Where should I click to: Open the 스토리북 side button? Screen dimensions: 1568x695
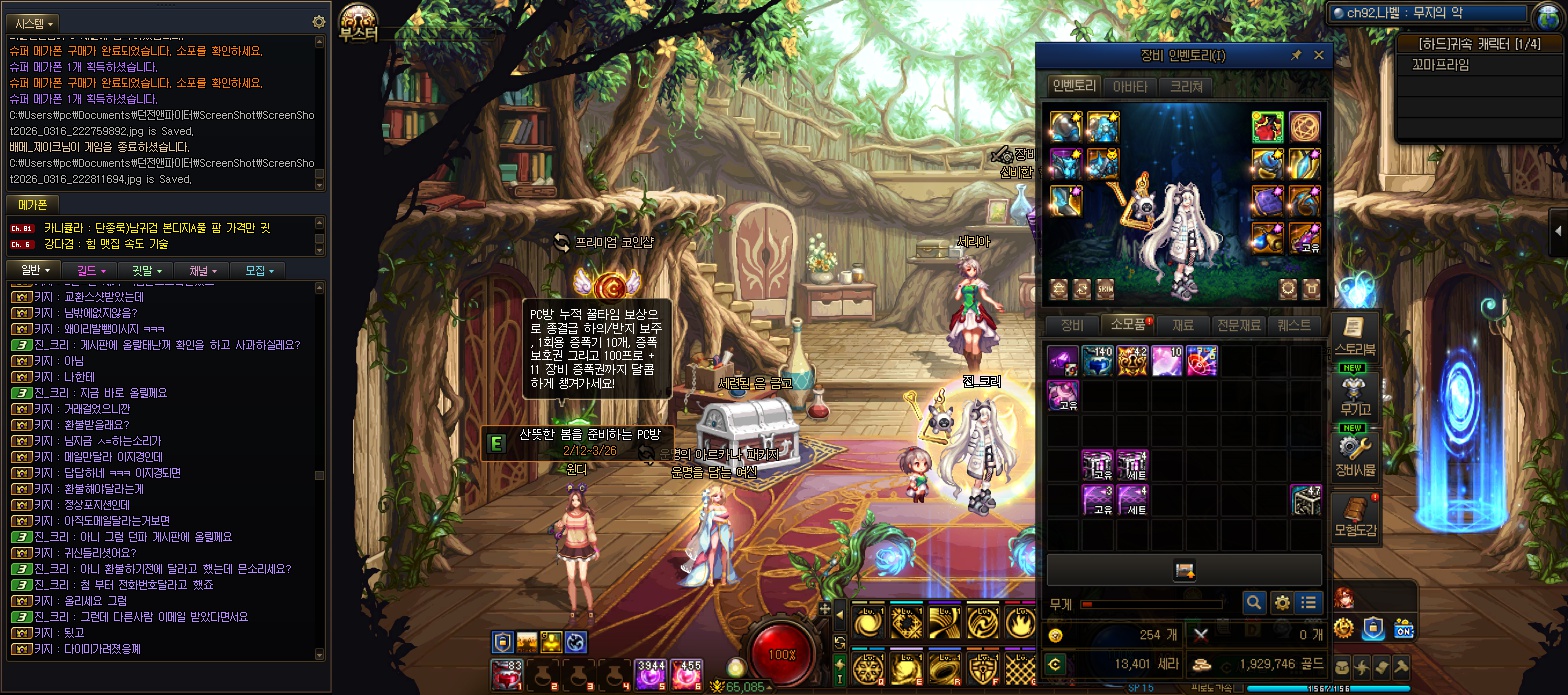click(1355, 335)
